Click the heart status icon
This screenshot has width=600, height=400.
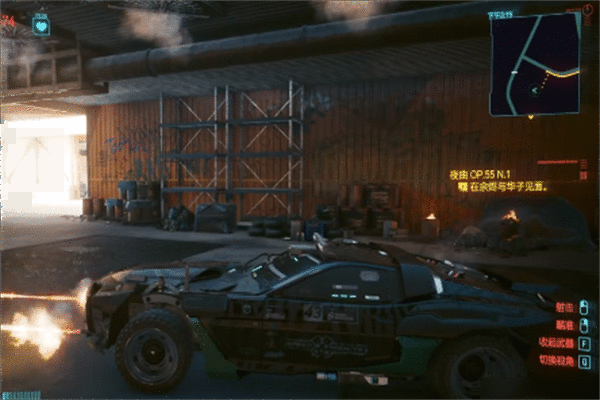(41, 24)
